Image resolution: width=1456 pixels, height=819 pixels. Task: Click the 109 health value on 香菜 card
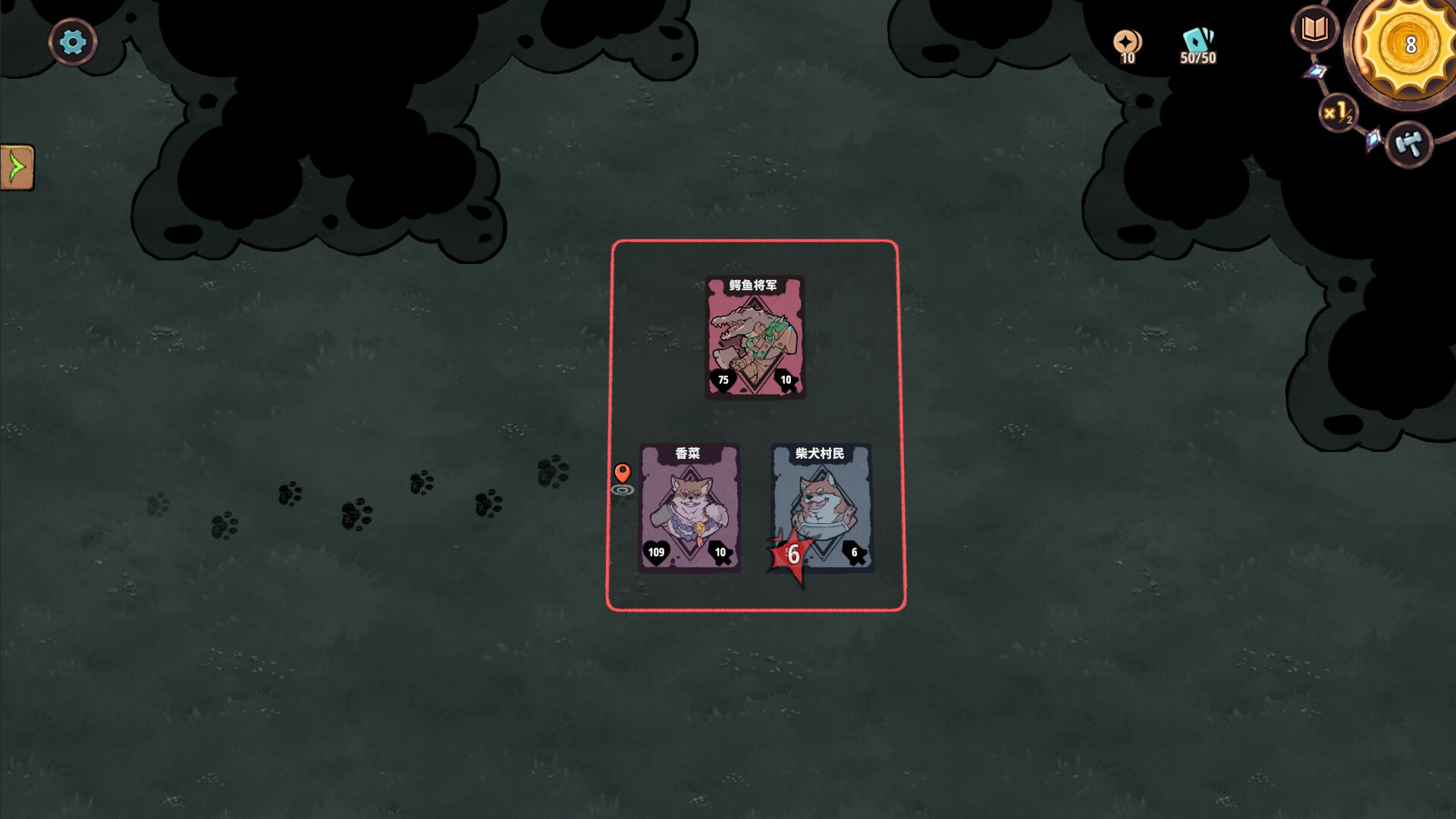(x=655, y=551)
